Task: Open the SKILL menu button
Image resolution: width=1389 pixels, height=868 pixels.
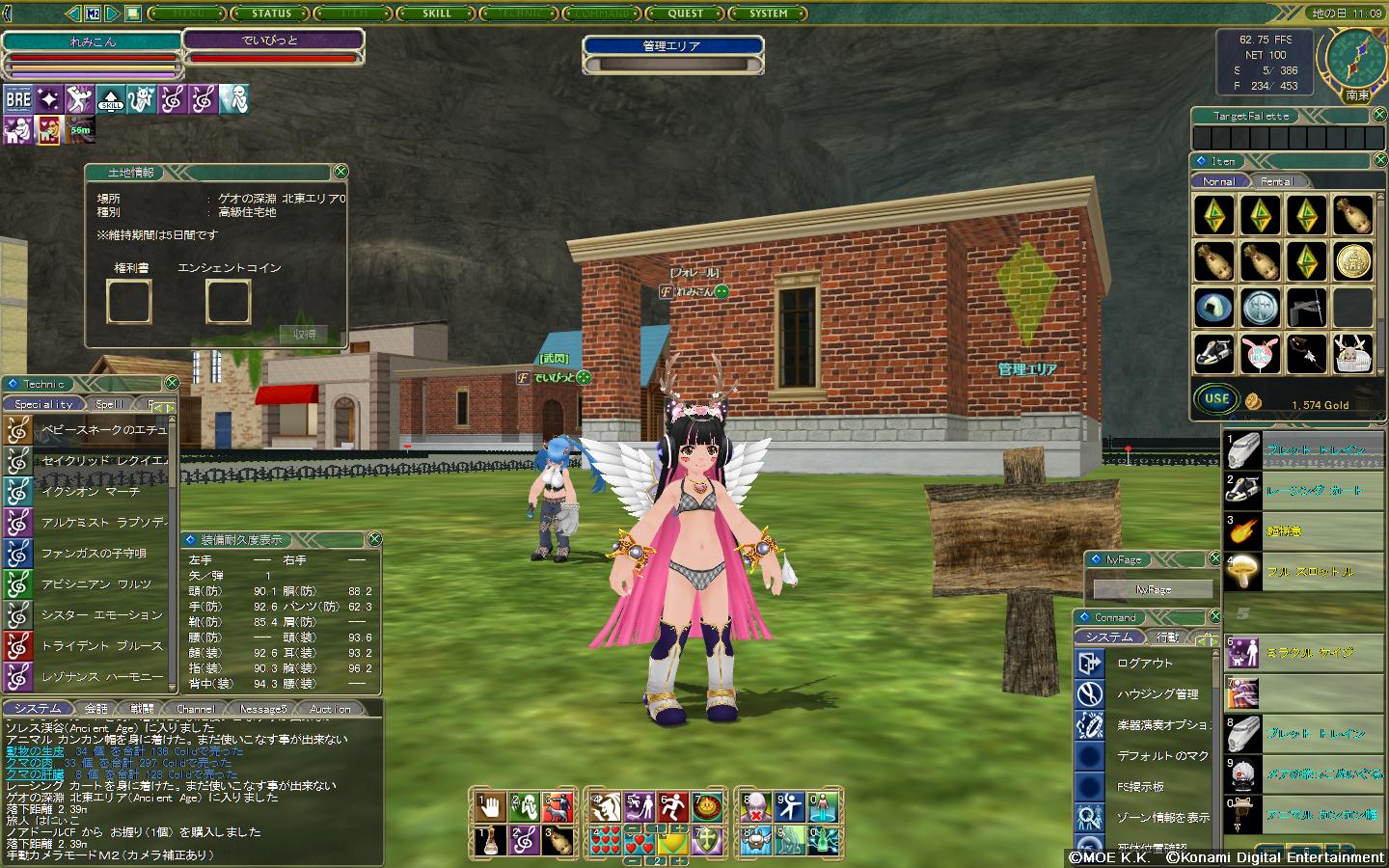Action: pos(437,14)
